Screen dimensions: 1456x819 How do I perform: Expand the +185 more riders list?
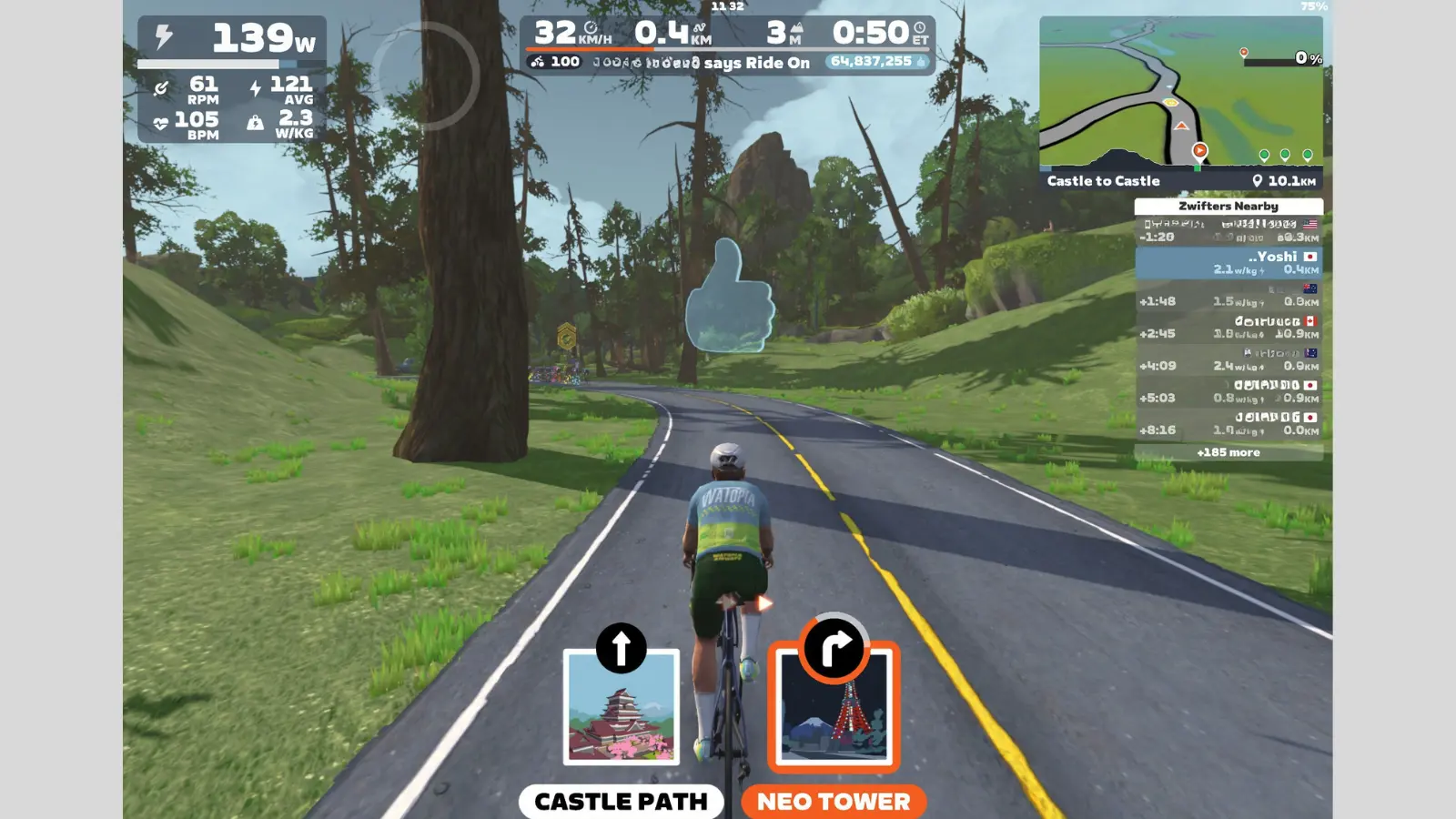(1228, 452)
